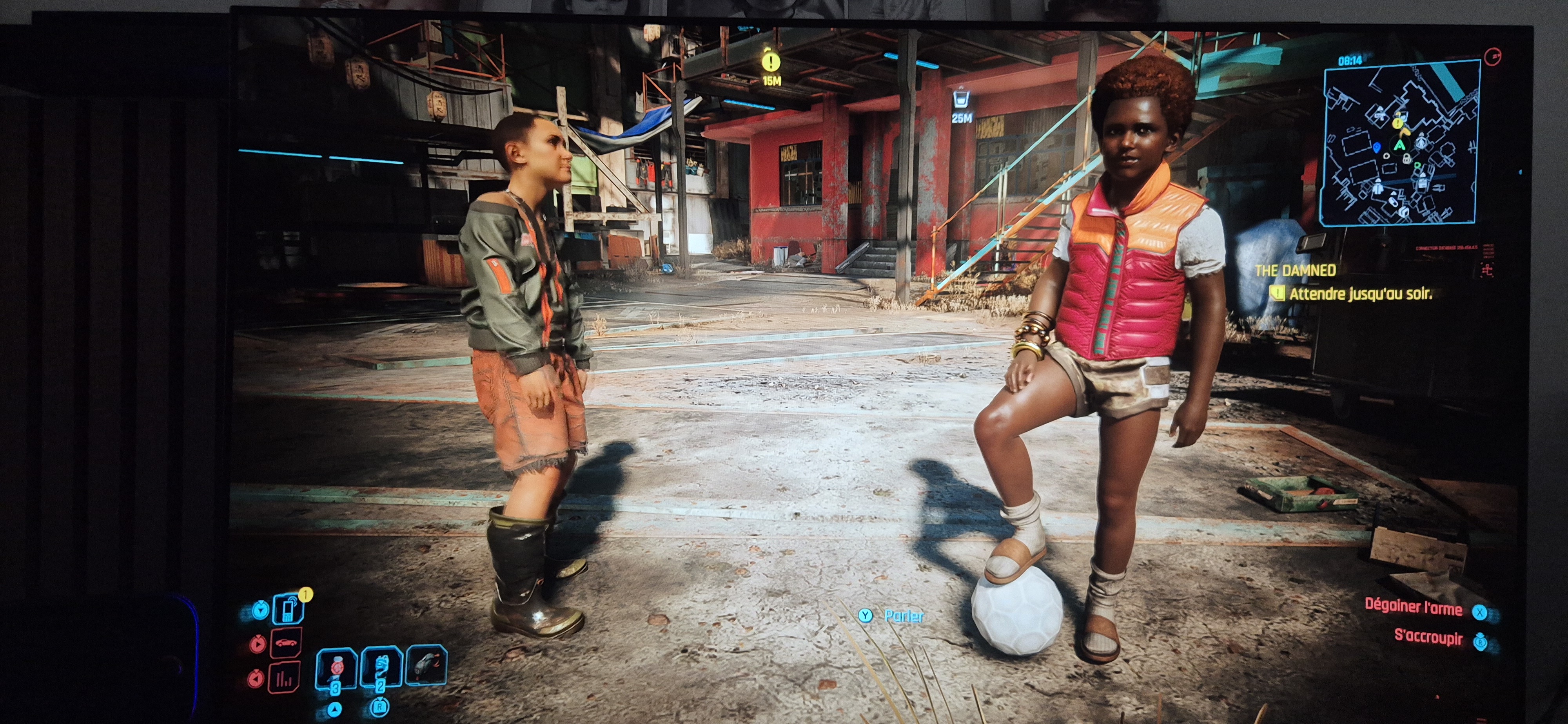The width and height of the screenshot is (1568, 724).
Task: Open the phone with the notification badge
Action: 289,608
